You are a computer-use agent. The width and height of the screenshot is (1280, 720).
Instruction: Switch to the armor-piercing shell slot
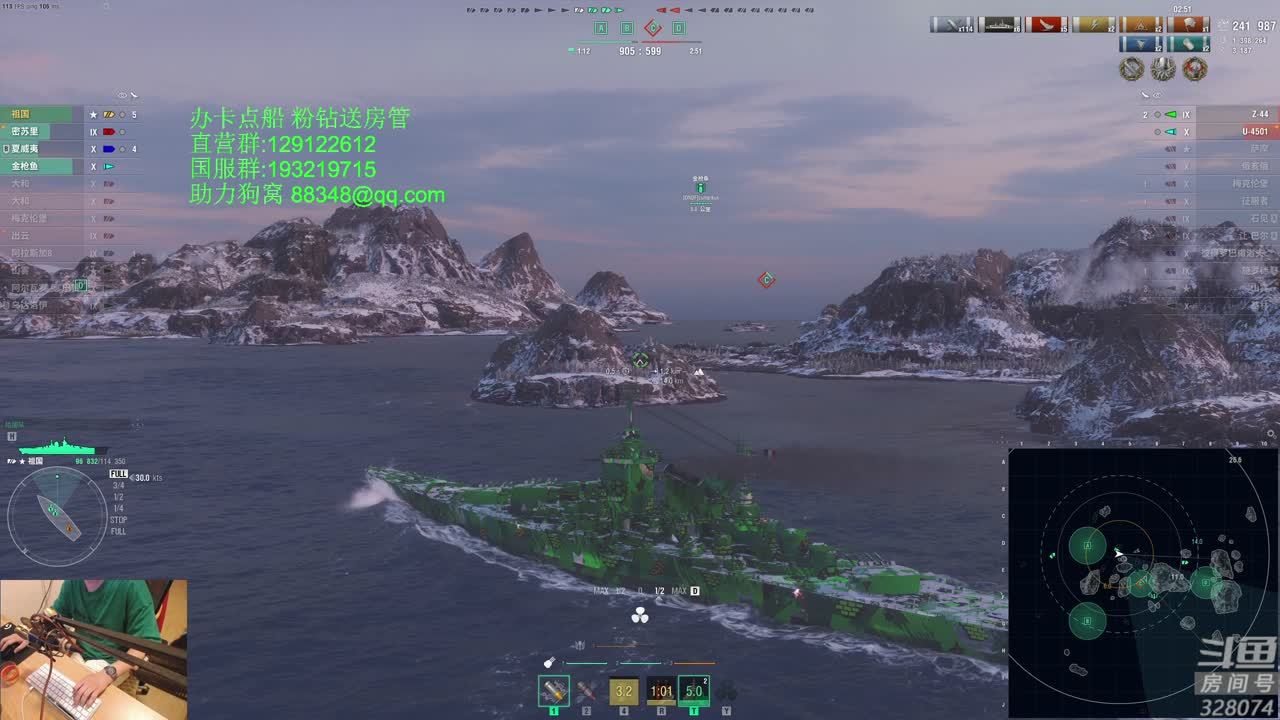click(x=587, y=690)
